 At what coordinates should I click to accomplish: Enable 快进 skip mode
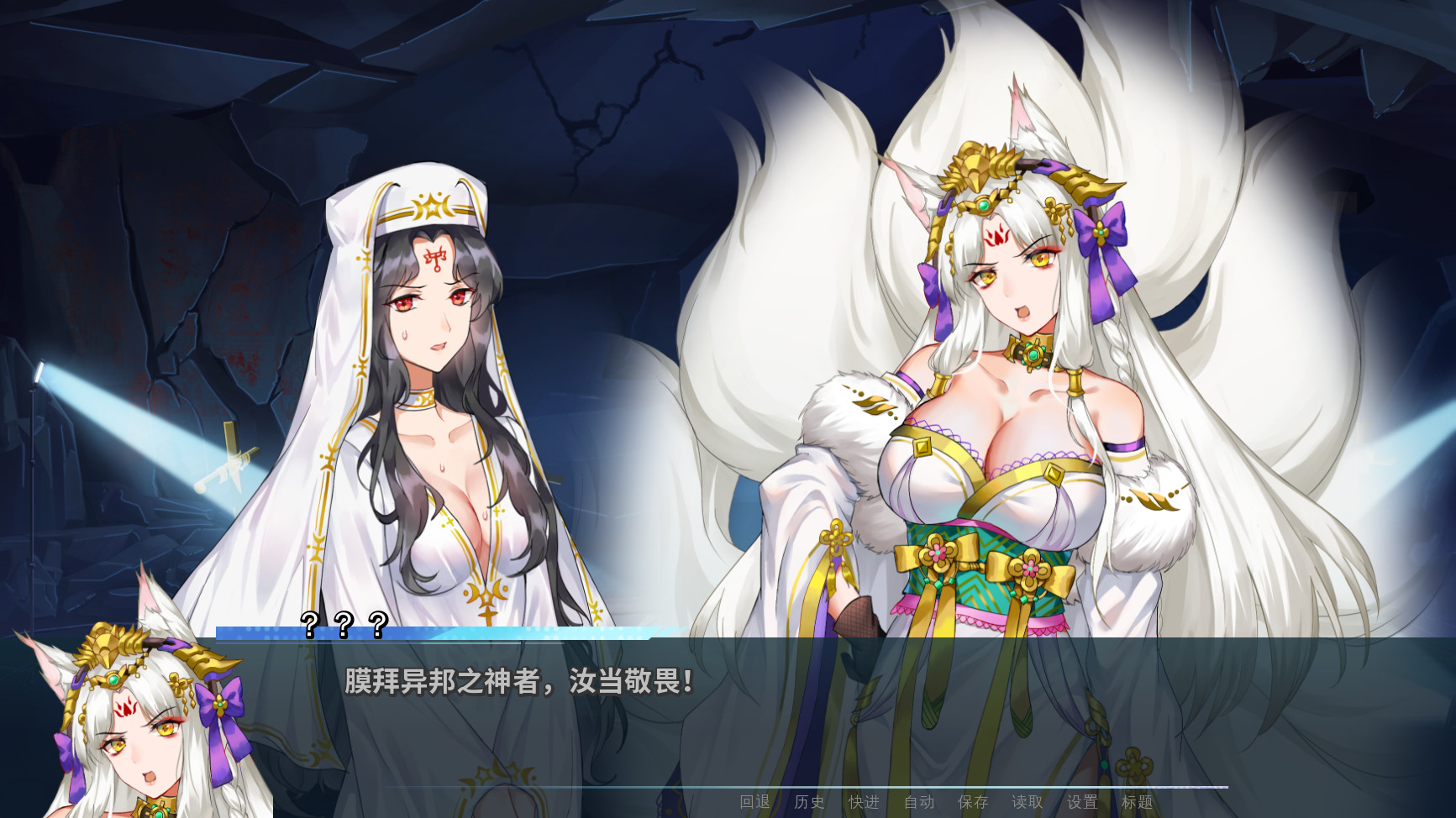pos(864,801)
